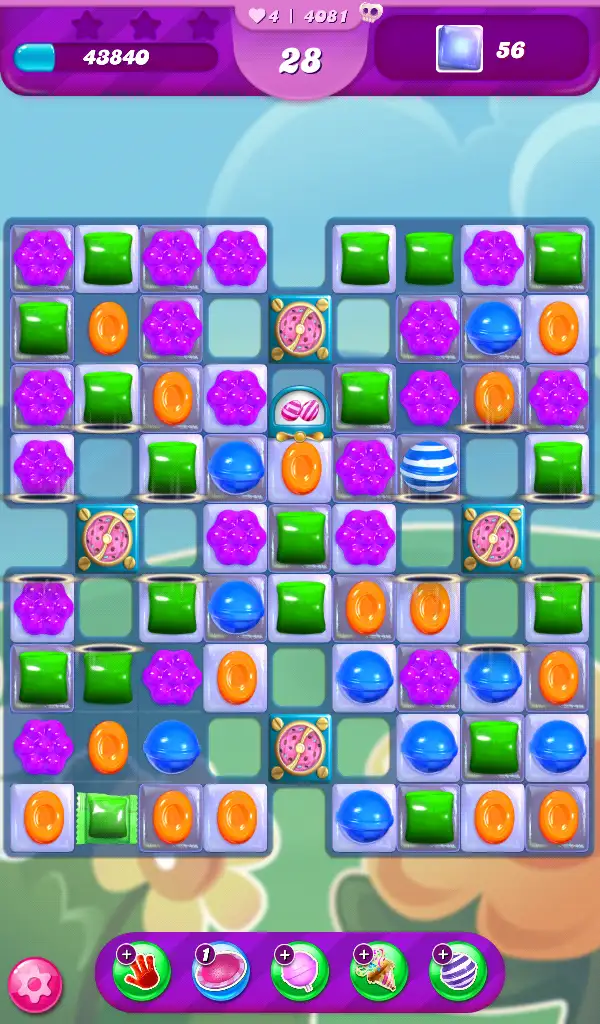Select the blue striped candy on board
Viewport: 600px width, 1024px height.
coord(429,467)
